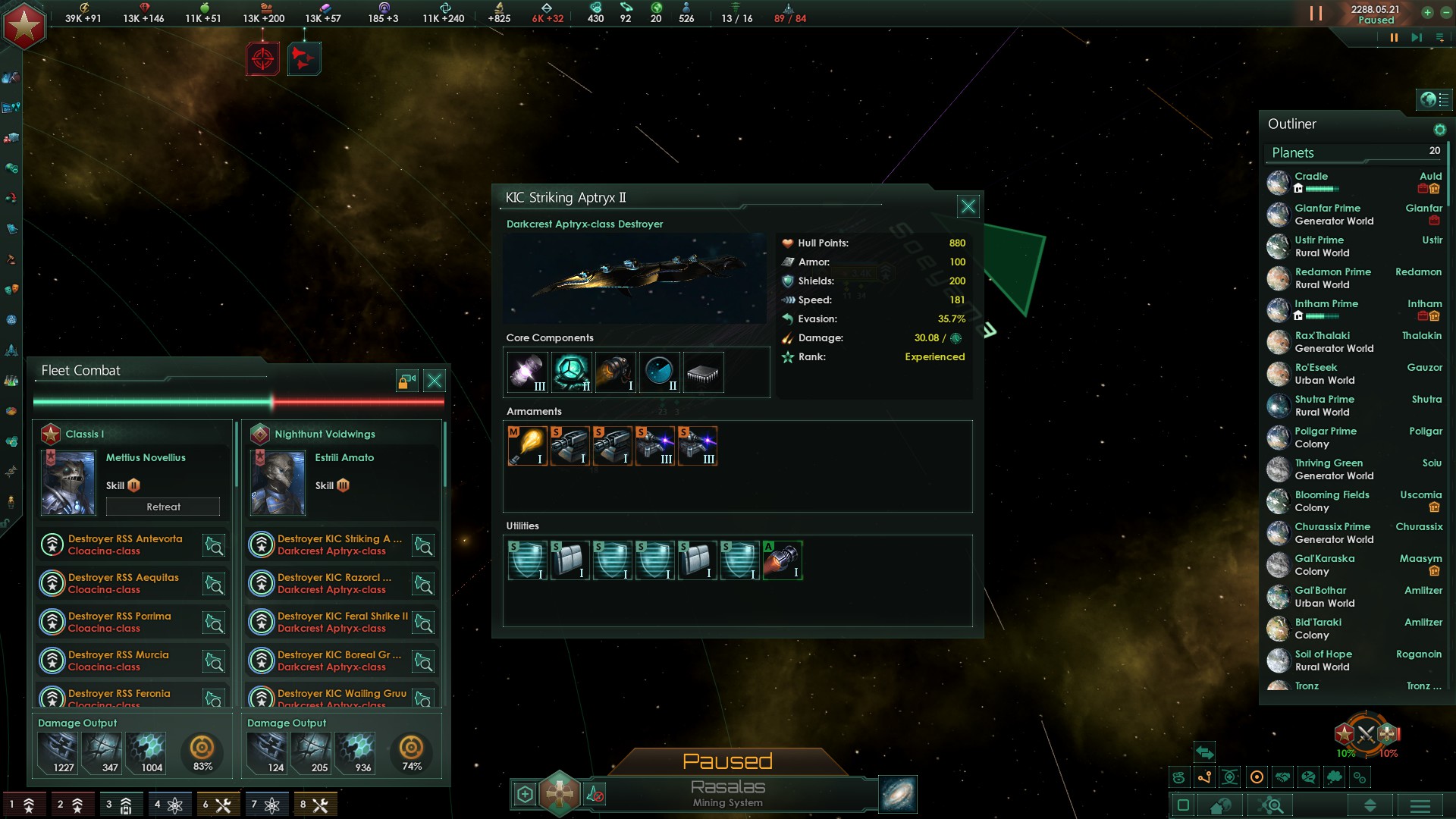Screen dimensions: 1456x819
Task: Open the galaxy search tool in bottom toolbar
Action: pyautogui.click(x=1271, y=805)
